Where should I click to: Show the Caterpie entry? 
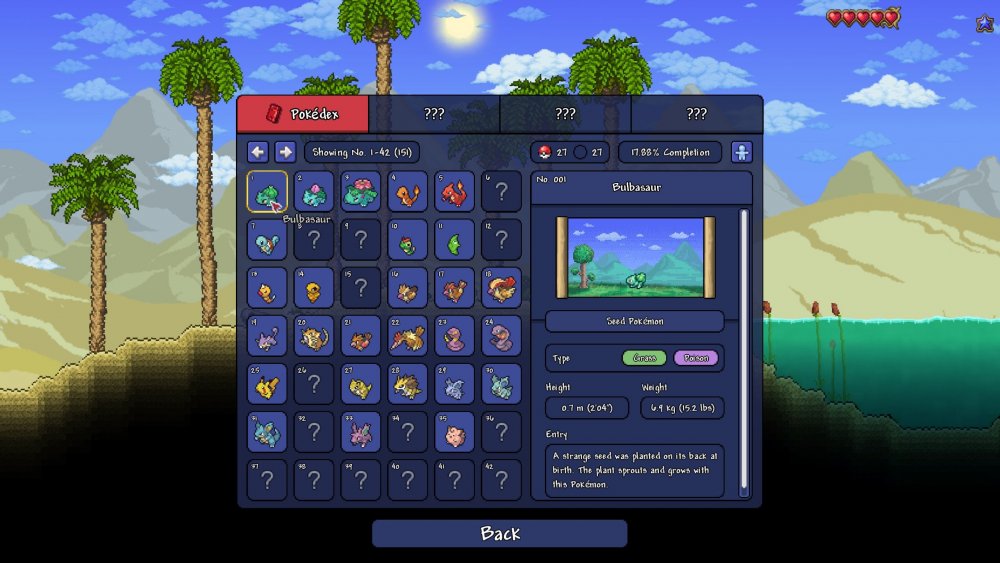point(408,239)
